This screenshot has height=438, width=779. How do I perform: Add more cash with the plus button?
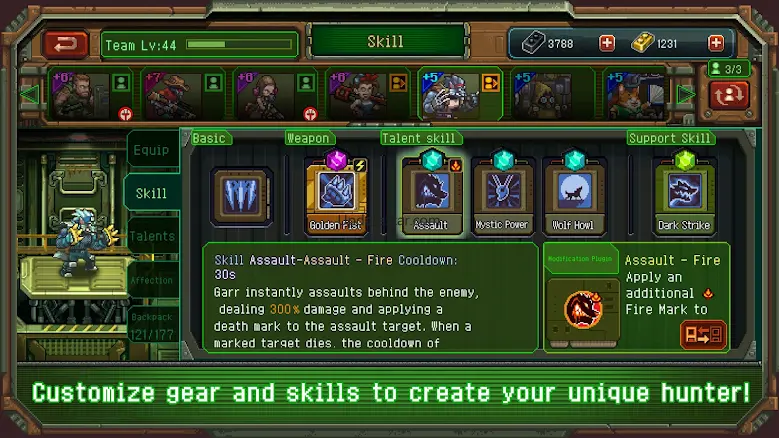click(x=607, y=43)
